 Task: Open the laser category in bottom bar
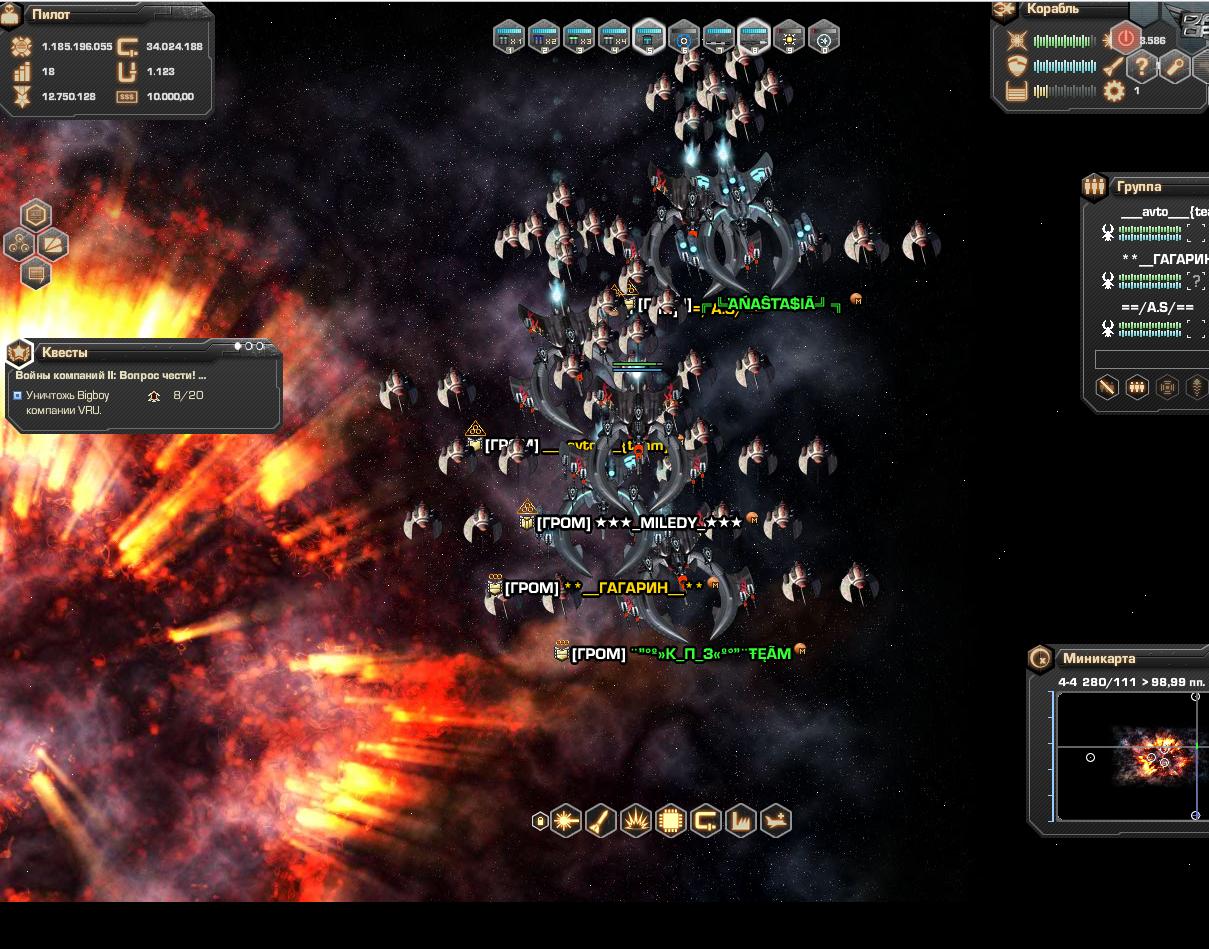566,822
